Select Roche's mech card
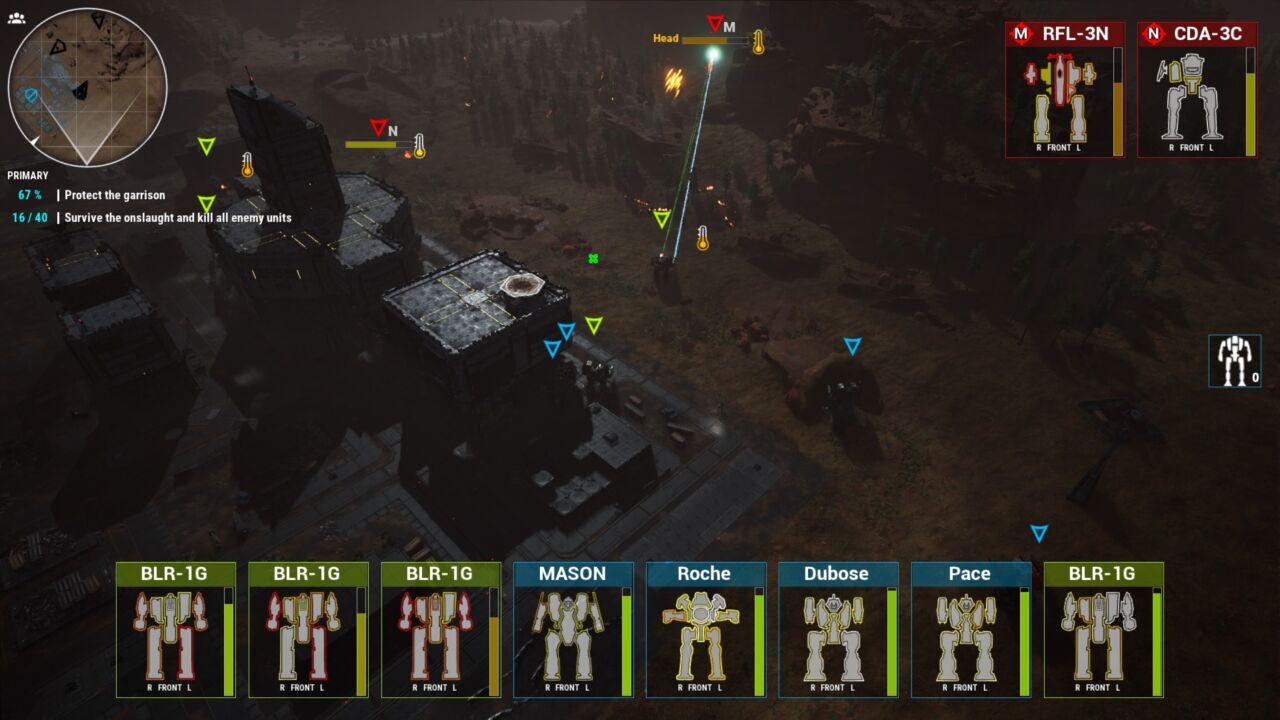 (x=706, y=630)
